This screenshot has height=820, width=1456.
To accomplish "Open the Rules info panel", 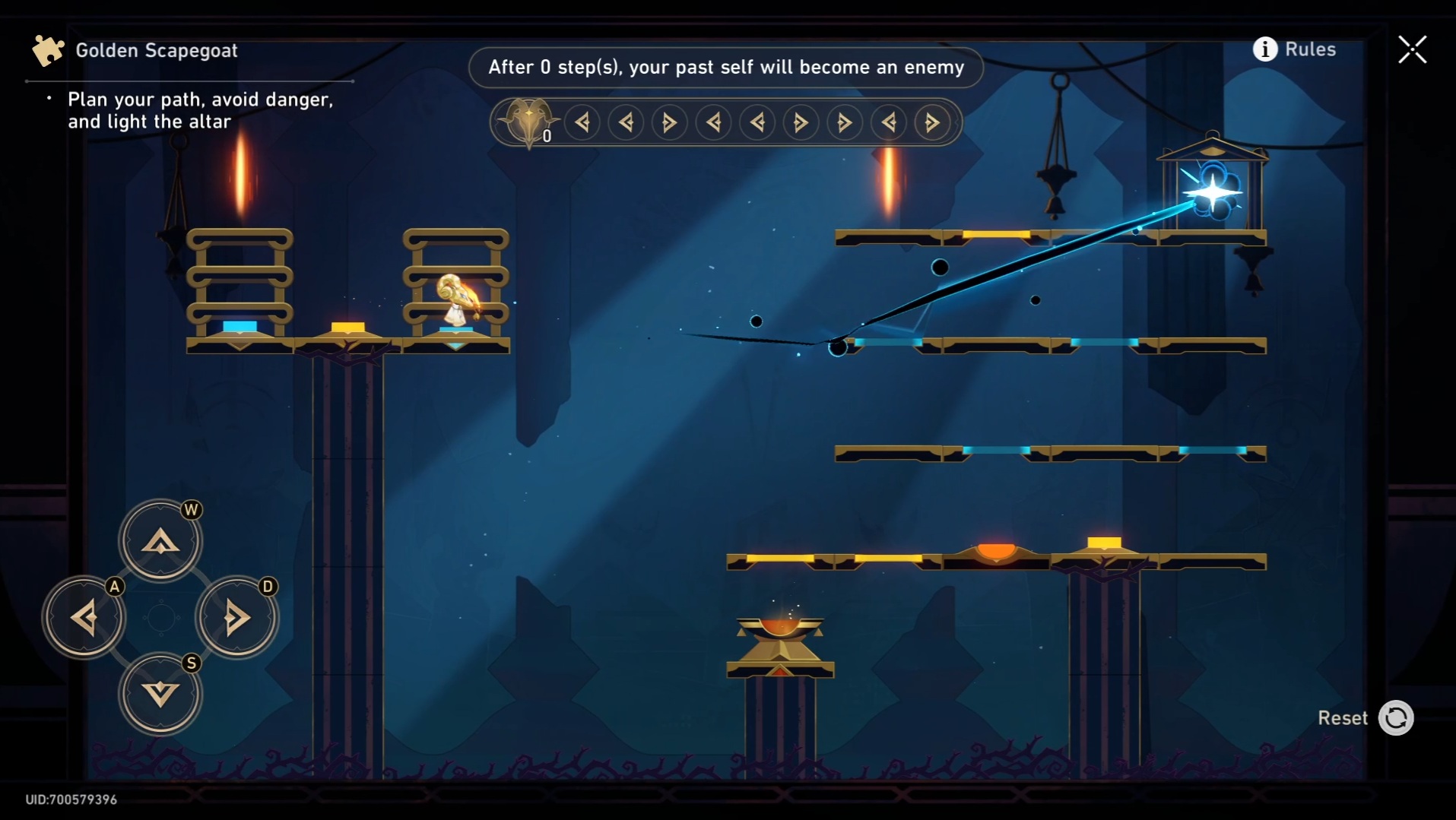I will tap(1293, 49).
